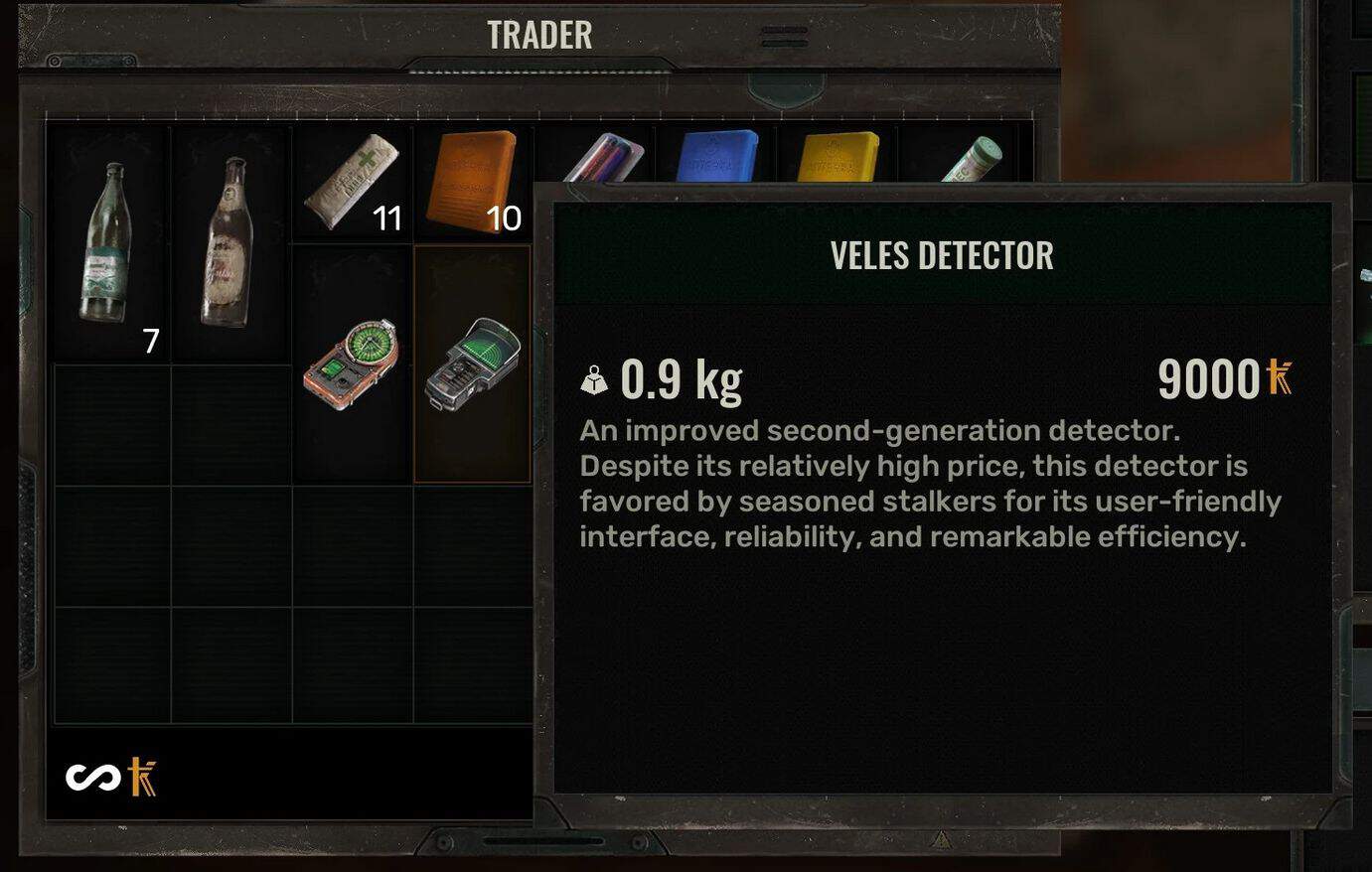Click the blue army medkit box
1372x872 pixels.
coord(717,154)
